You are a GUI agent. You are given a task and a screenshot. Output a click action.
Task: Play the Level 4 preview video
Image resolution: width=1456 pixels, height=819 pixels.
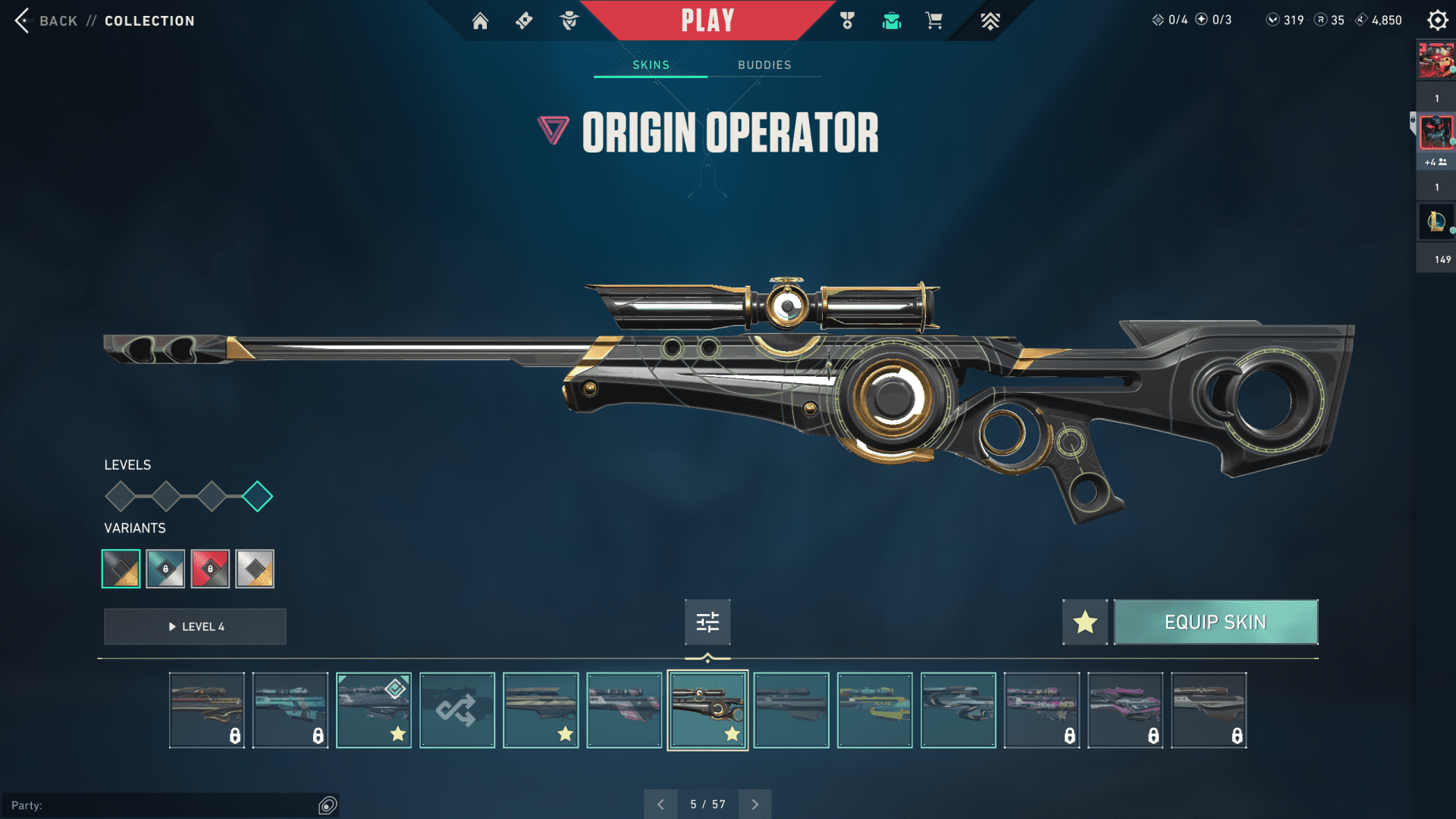coord(195,626)
